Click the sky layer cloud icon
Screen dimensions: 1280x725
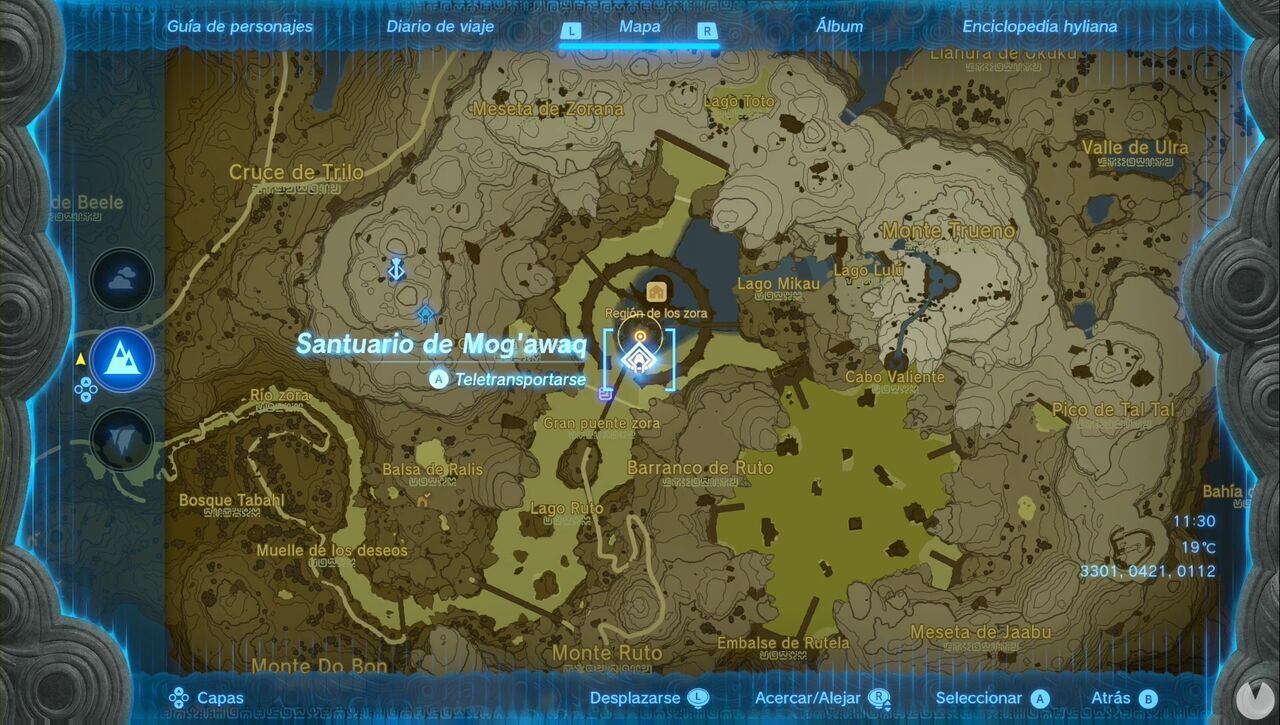(x=120, y=280)
